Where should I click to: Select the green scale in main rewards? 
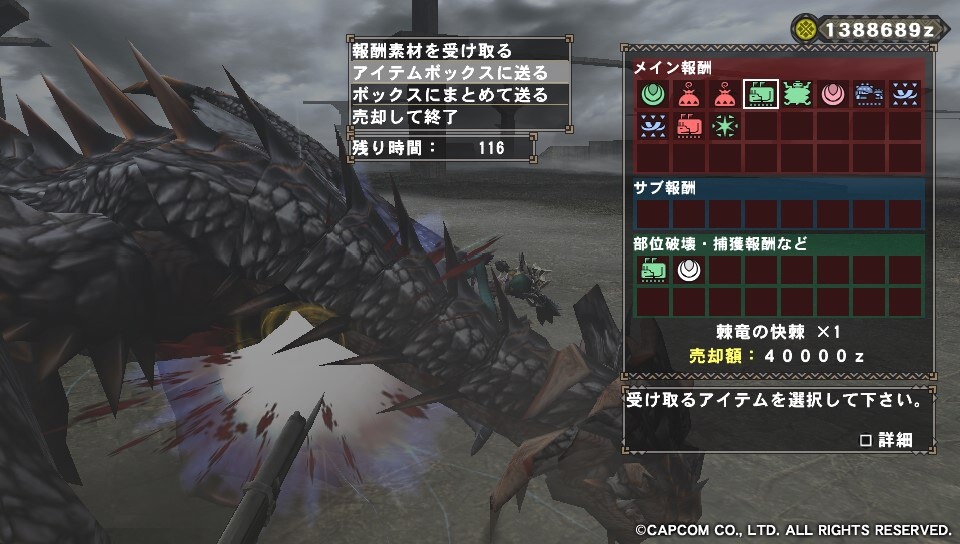pyautogui.click(x=653, y=94)
